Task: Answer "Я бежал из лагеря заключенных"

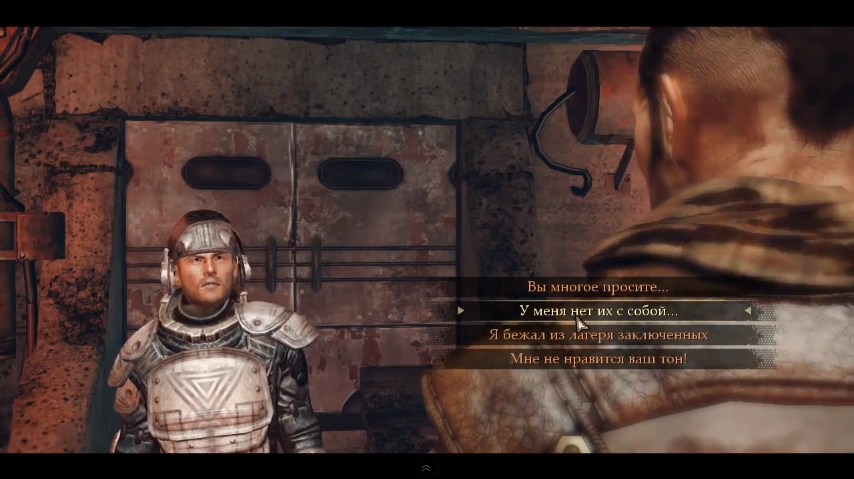Action: pyautogui.click(x=598, y=335)
